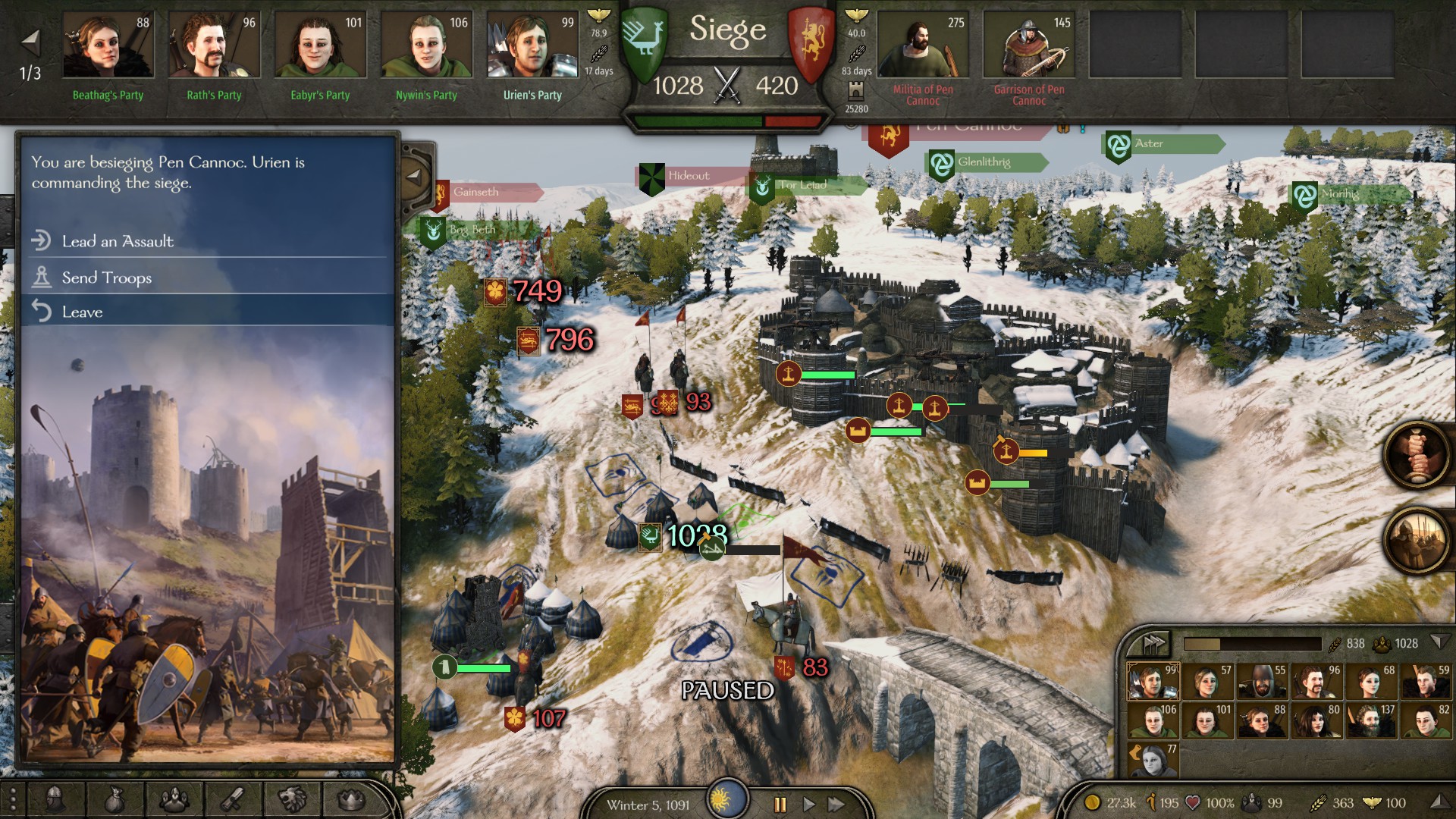Collapse the siege menu side panel
The image size is (1456, 819).
(x=414, y=176)
